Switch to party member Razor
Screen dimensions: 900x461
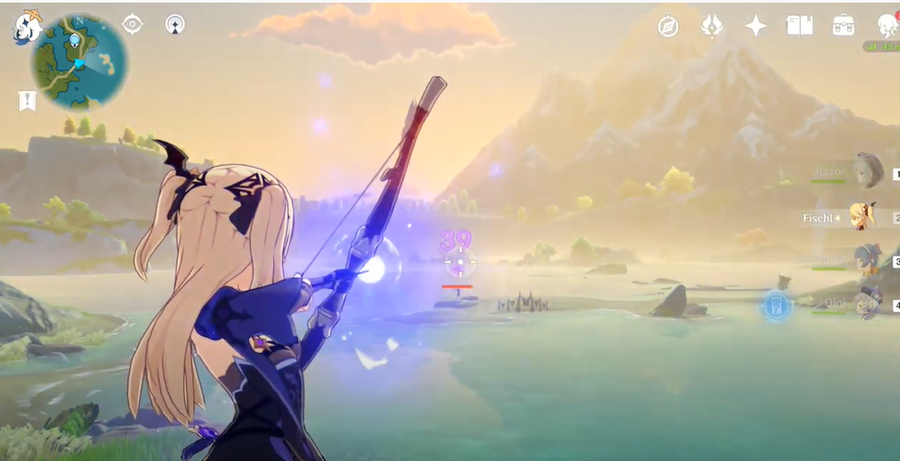coord(866,171)
